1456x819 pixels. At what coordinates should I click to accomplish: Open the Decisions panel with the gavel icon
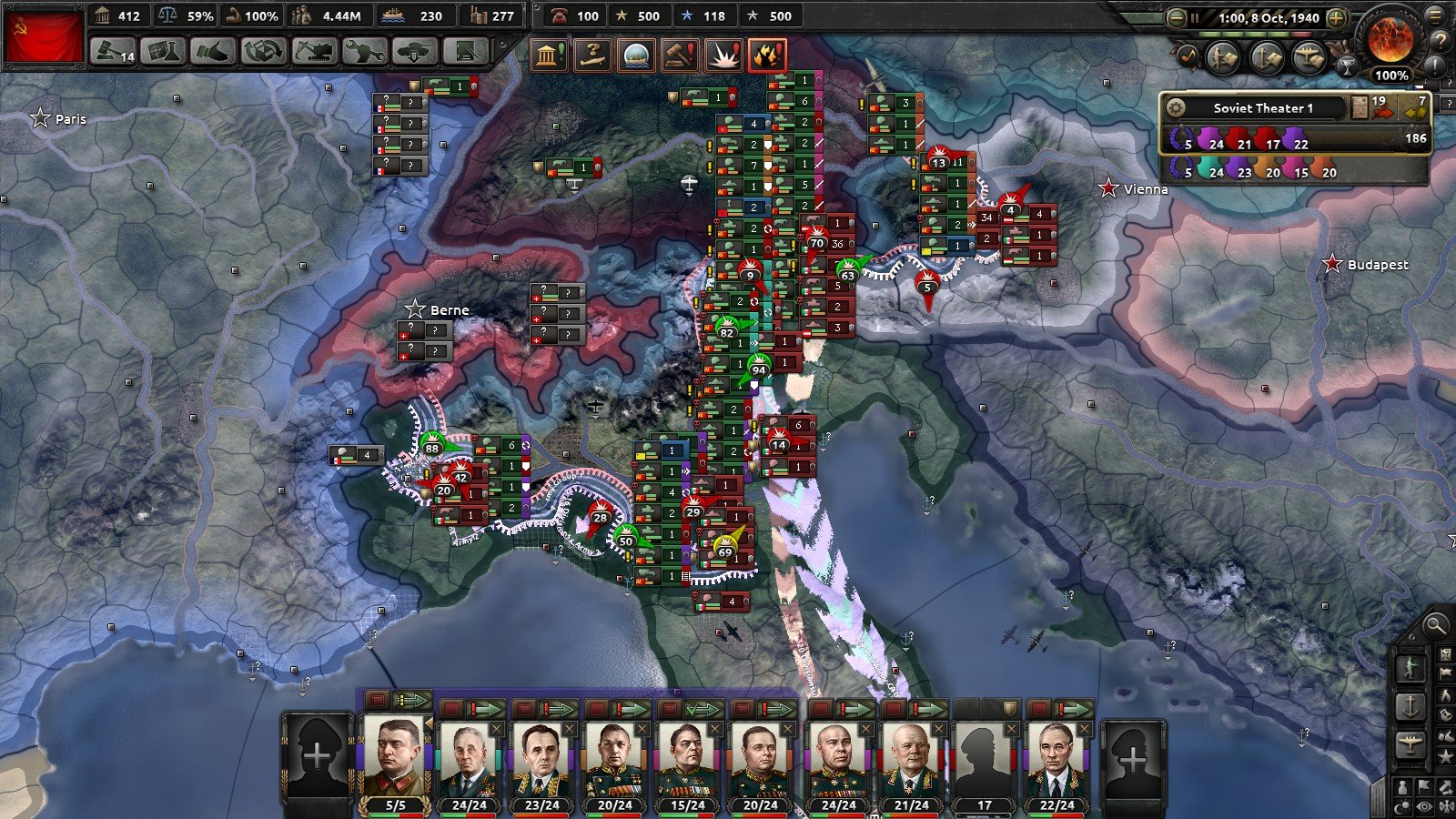(x=113, y=51)
